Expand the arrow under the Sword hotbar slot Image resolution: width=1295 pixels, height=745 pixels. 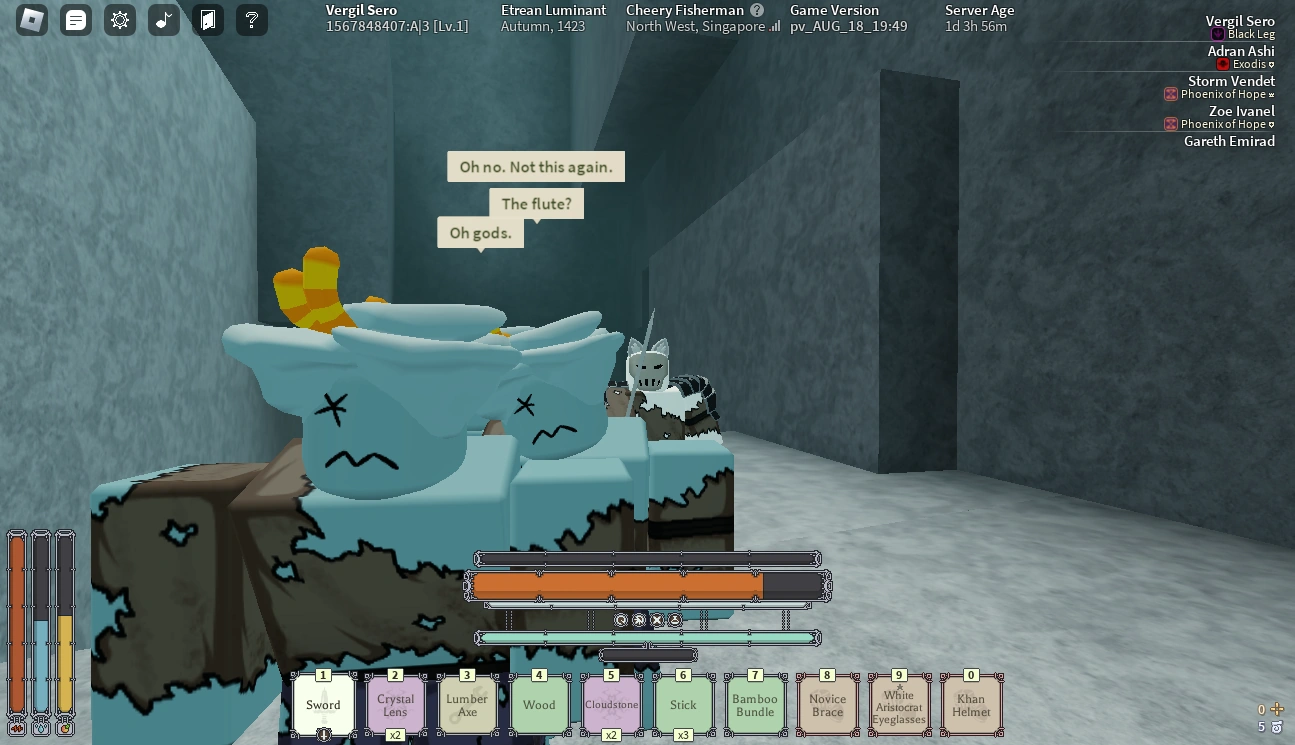point(323,734)
